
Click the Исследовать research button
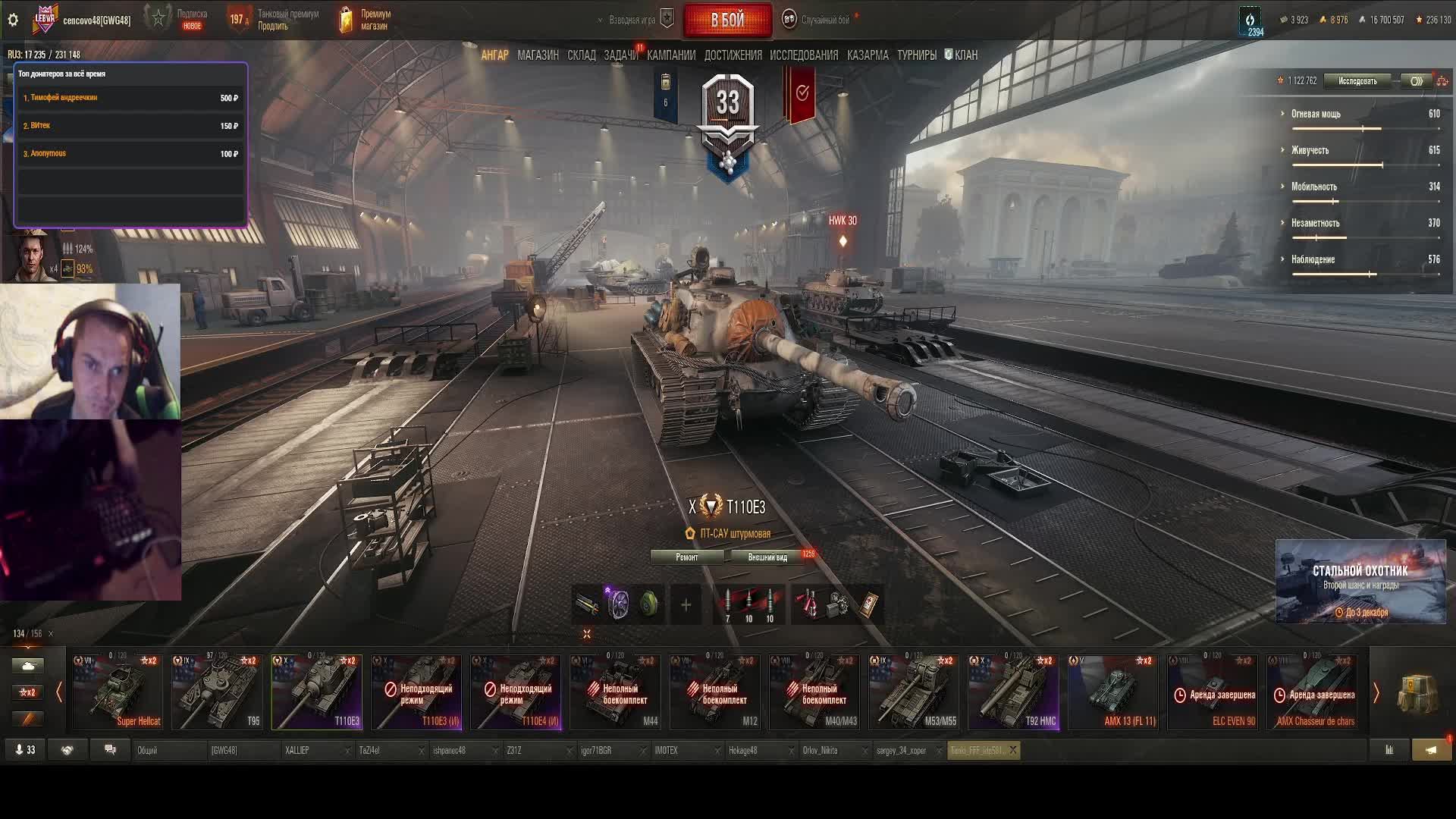point(1357,81)
